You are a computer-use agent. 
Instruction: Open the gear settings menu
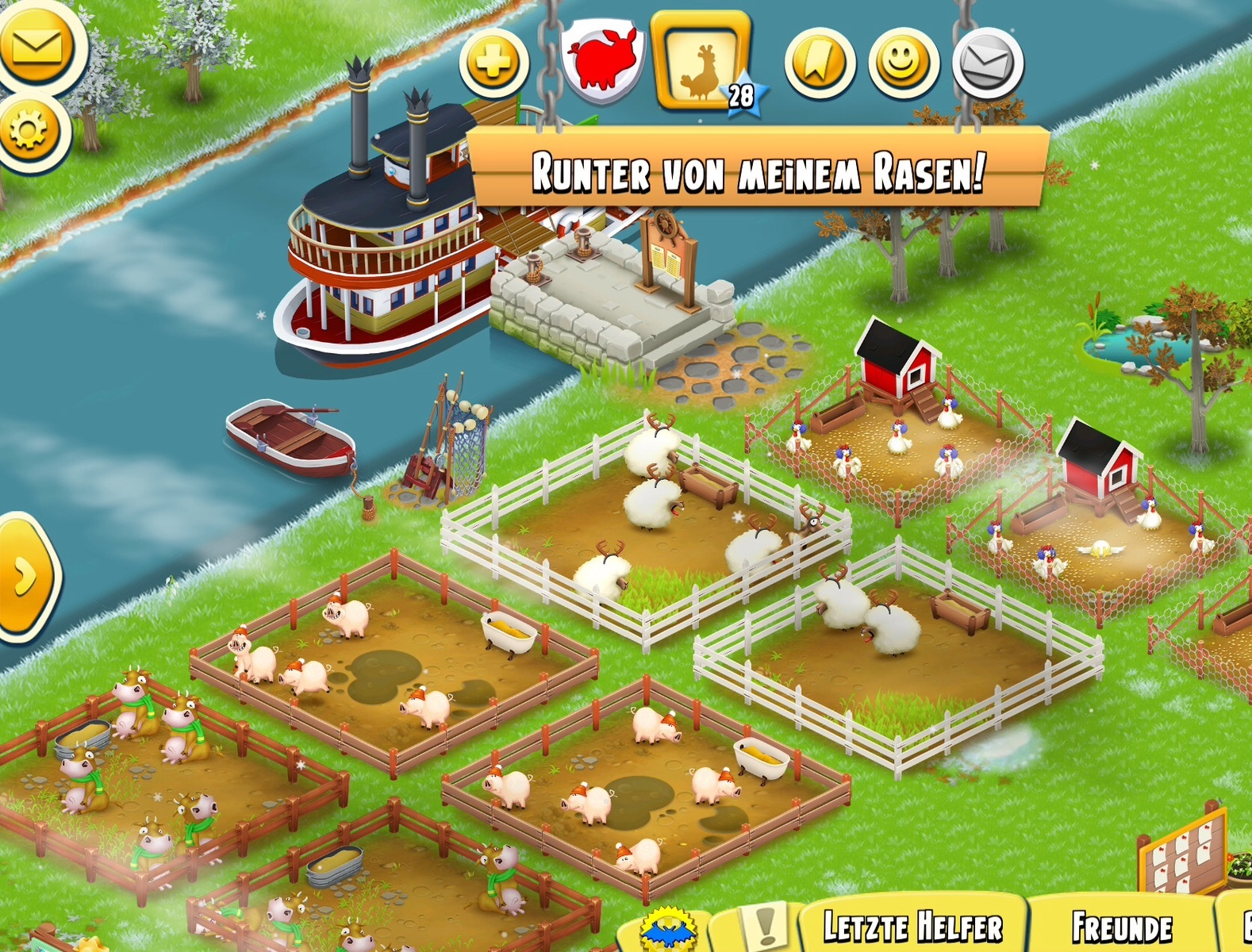[x=30, y=131]
